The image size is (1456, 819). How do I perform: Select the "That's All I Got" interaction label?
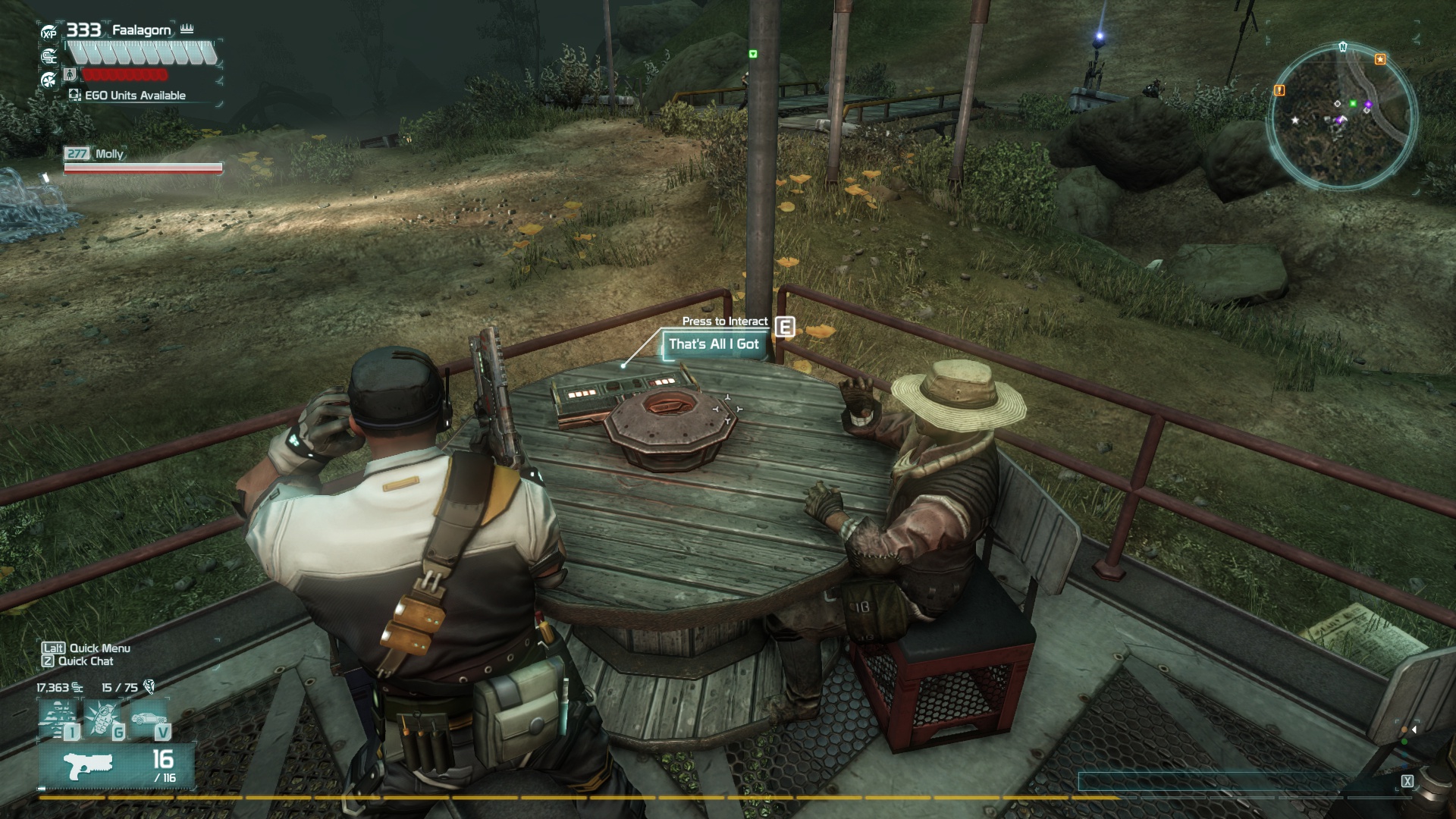(713, 344)
